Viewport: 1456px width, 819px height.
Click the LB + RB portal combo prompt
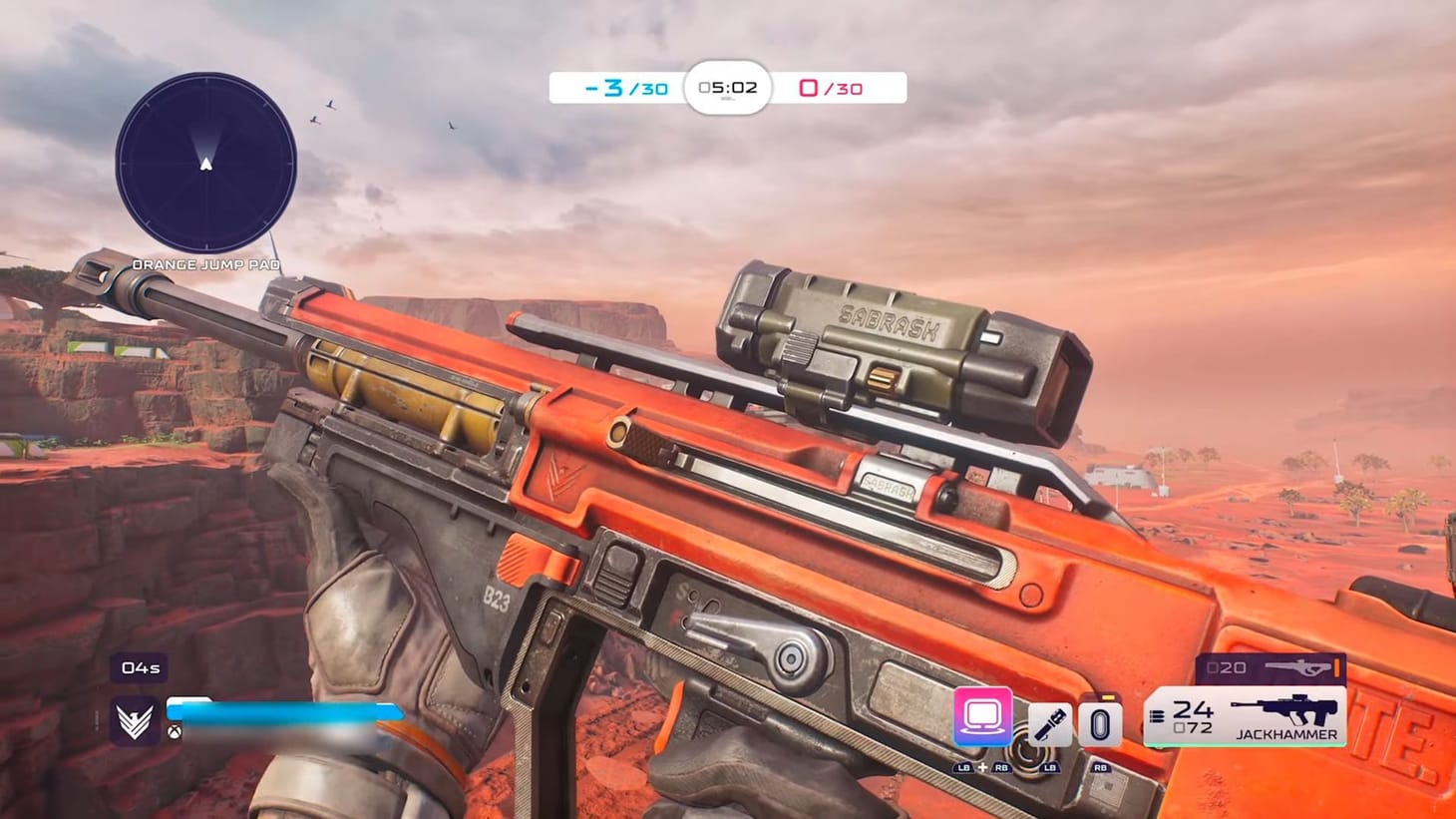pyautogui.click(x=981, y=768)
